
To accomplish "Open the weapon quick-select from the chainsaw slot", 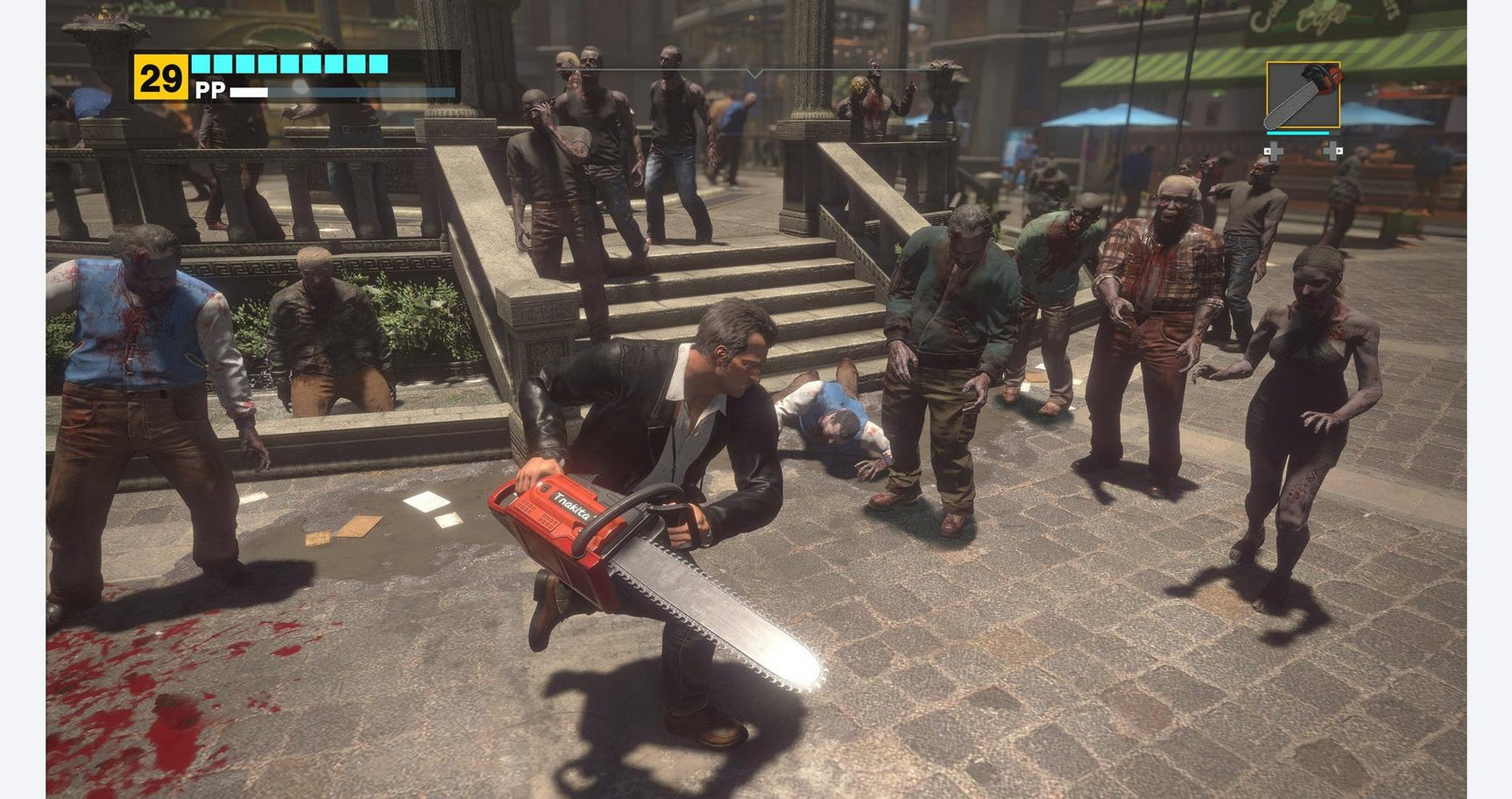I will click(1302, 95).
